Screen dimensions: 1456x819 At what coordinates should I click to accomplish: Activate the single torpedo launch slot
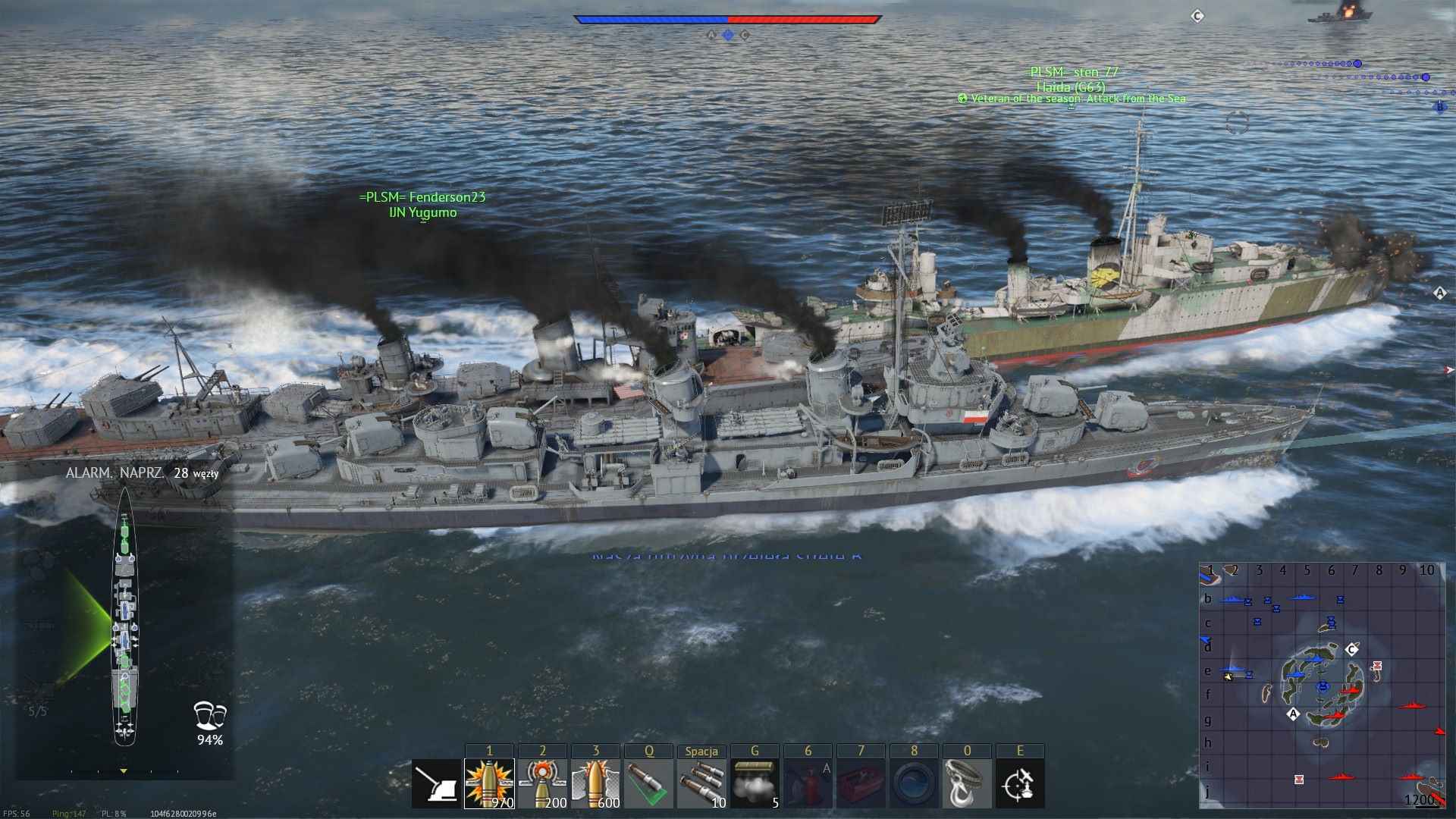(648, 784)
